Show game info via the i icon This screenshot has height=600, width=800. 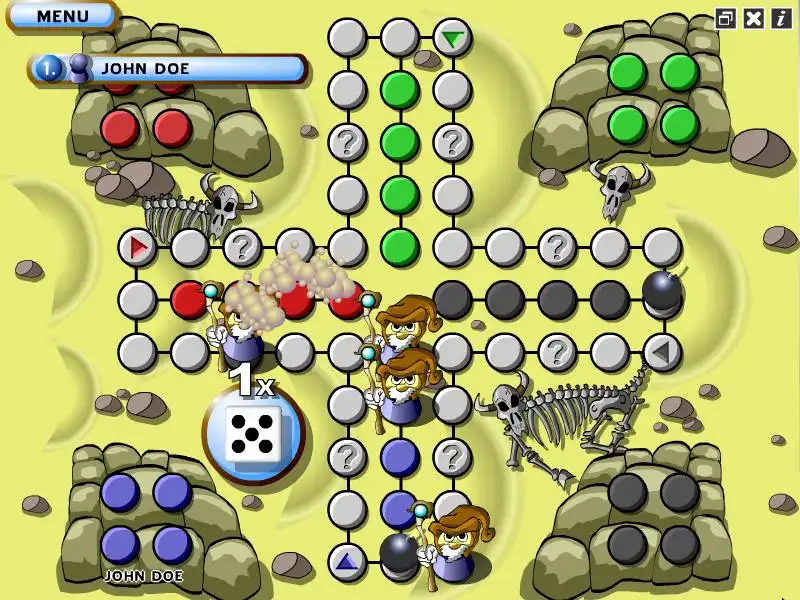[x=780, y=17]
